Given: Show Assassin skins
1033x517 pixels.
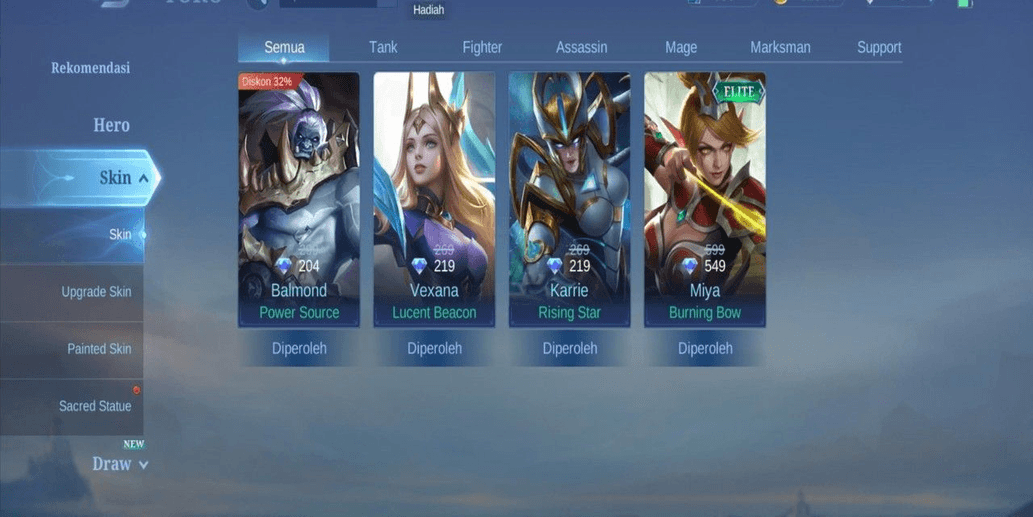Looking at the screenshot, I should (582, 47).
